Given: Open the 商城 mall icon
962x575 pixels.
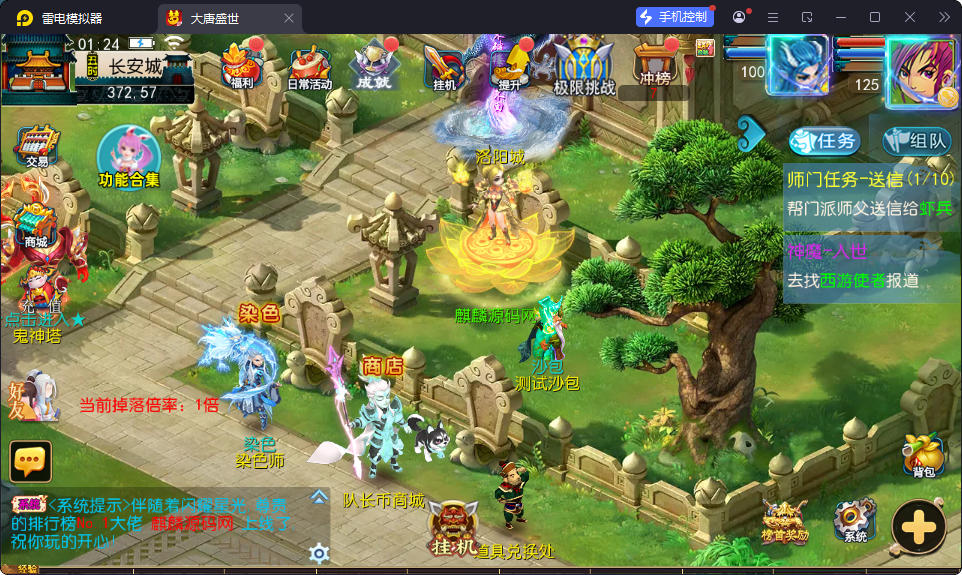Looking at the screenshot, I should (36, 224).
